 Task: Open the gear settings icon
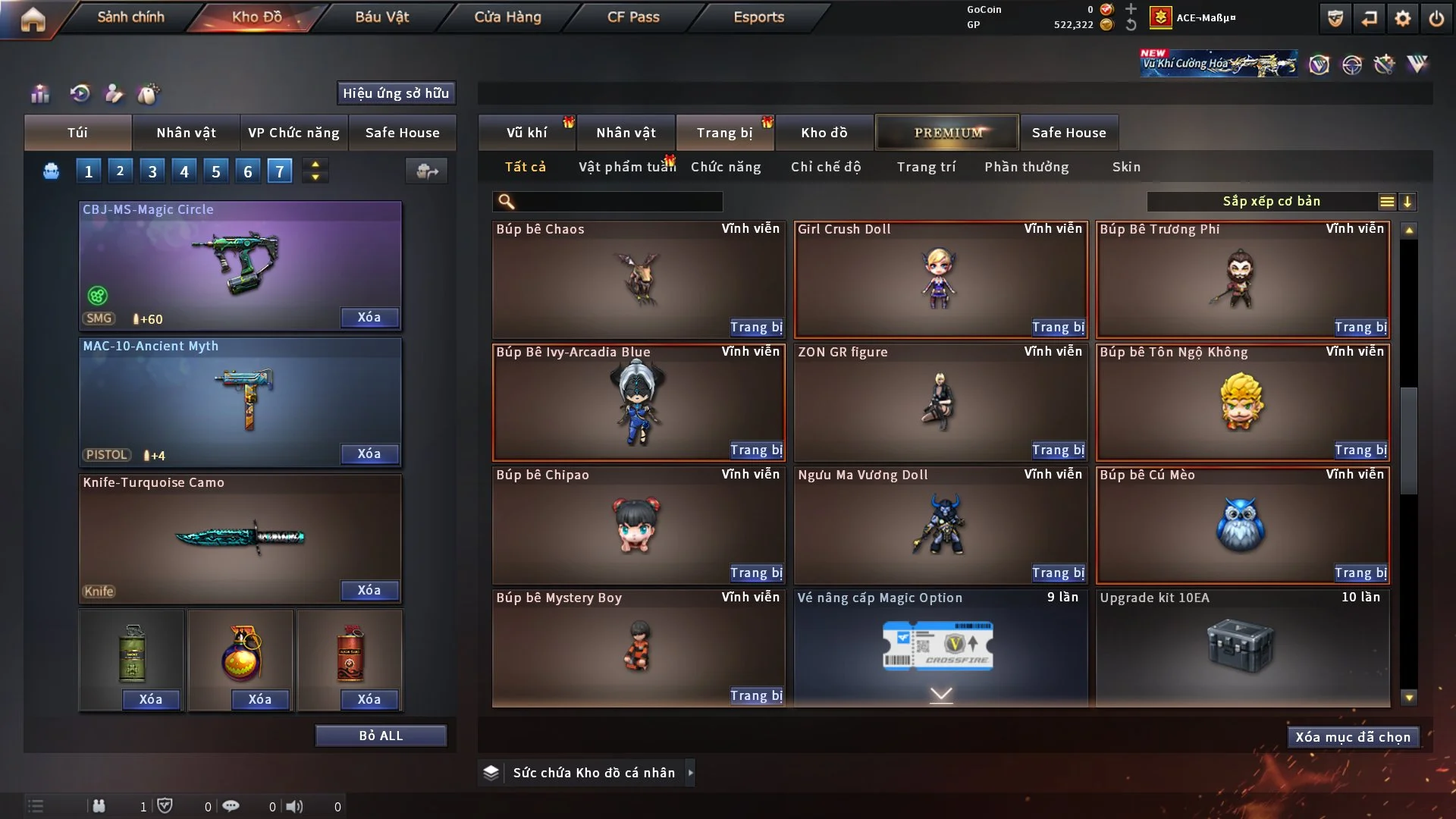(1402, 18)
